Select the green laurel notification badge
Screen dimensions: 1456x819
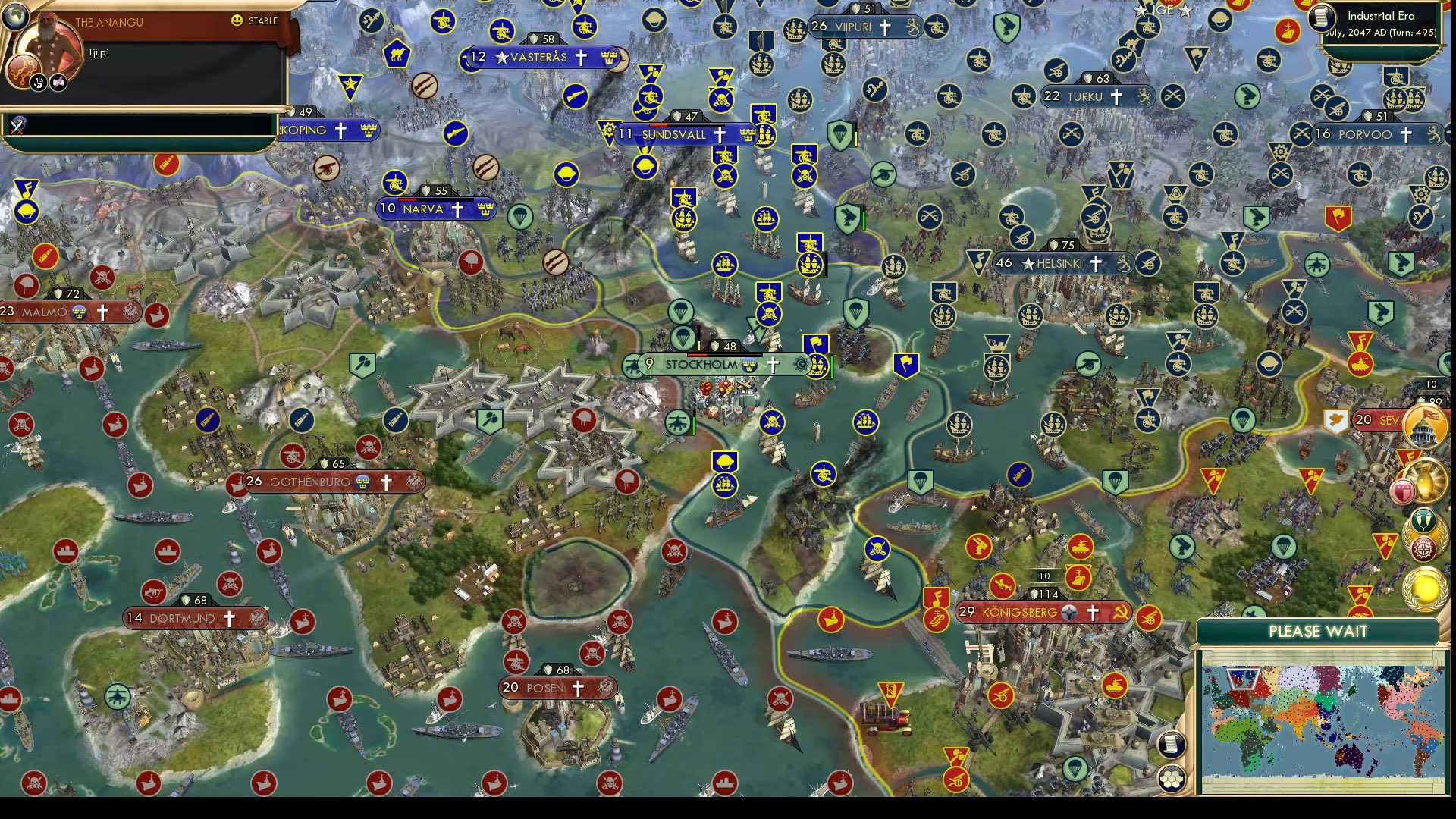coord(1423,522)
